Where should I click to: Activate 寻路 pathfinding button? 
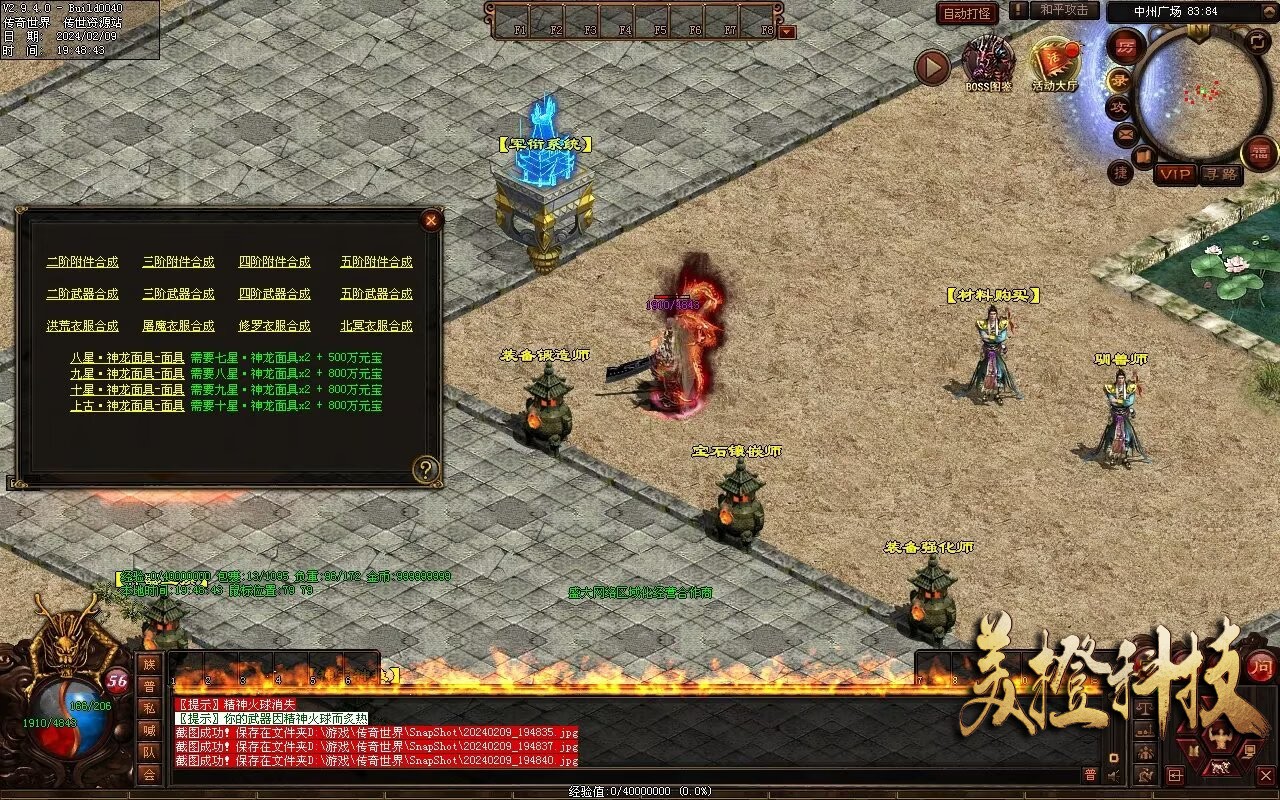click(x=1220, y=174)
